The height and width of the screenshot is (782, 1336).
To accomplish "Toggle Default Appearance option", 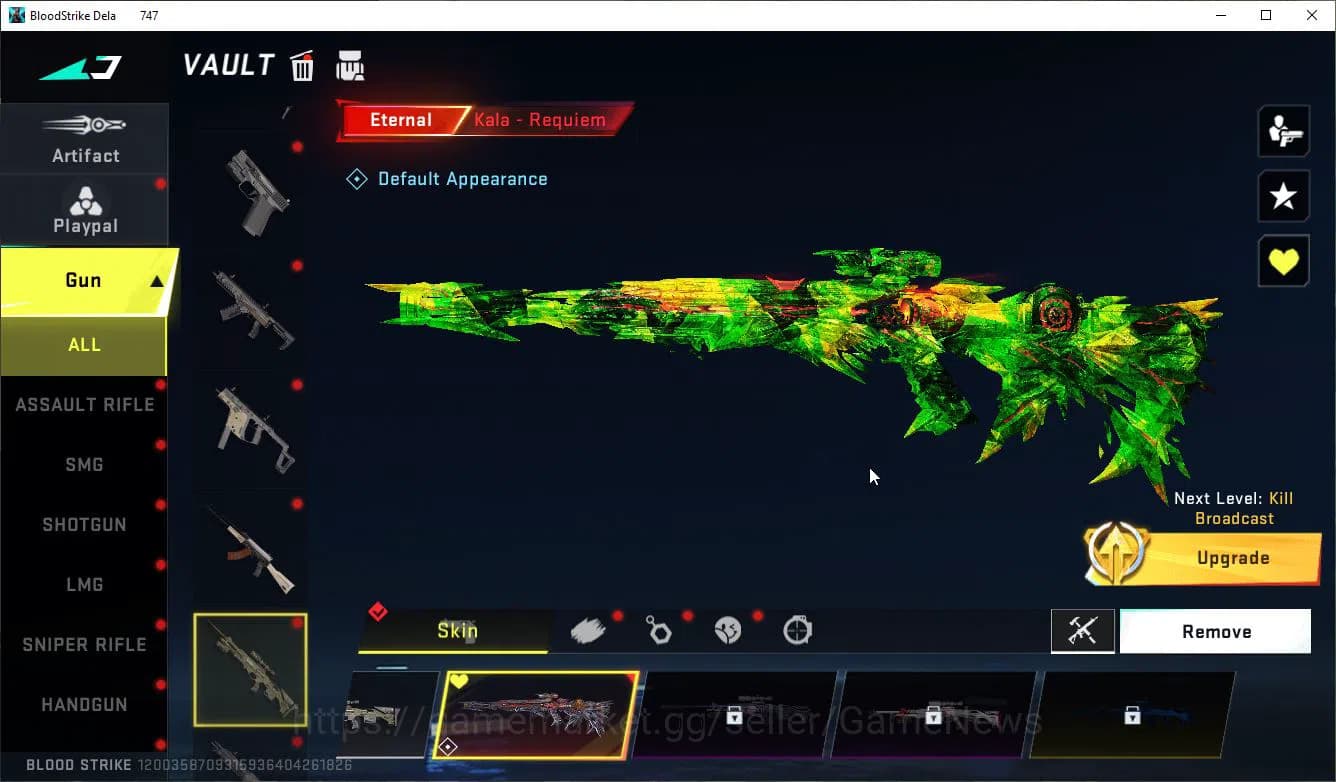I will [x=447, y=178].
